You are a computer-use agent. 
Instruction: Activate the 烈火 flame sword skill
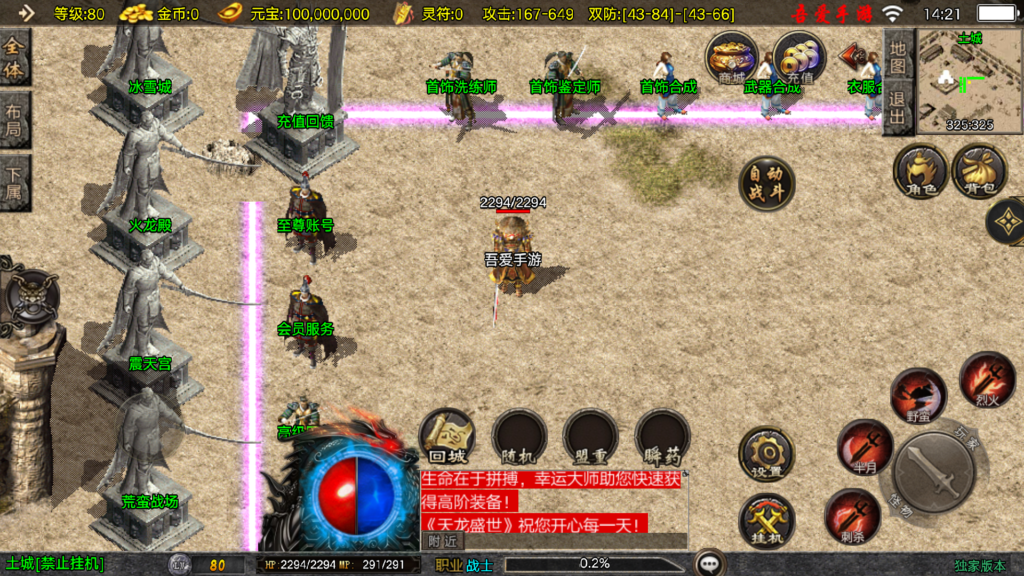pyautogui.click(x=987, y=378)
